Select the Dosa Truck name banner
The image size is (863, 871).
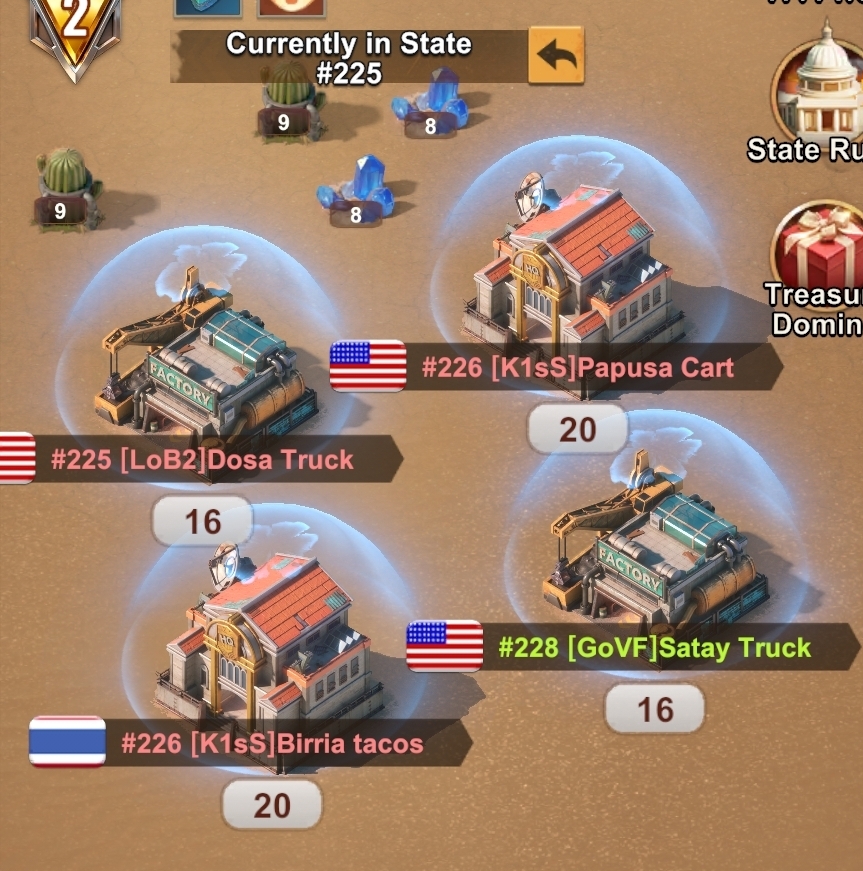click(202, 460)
